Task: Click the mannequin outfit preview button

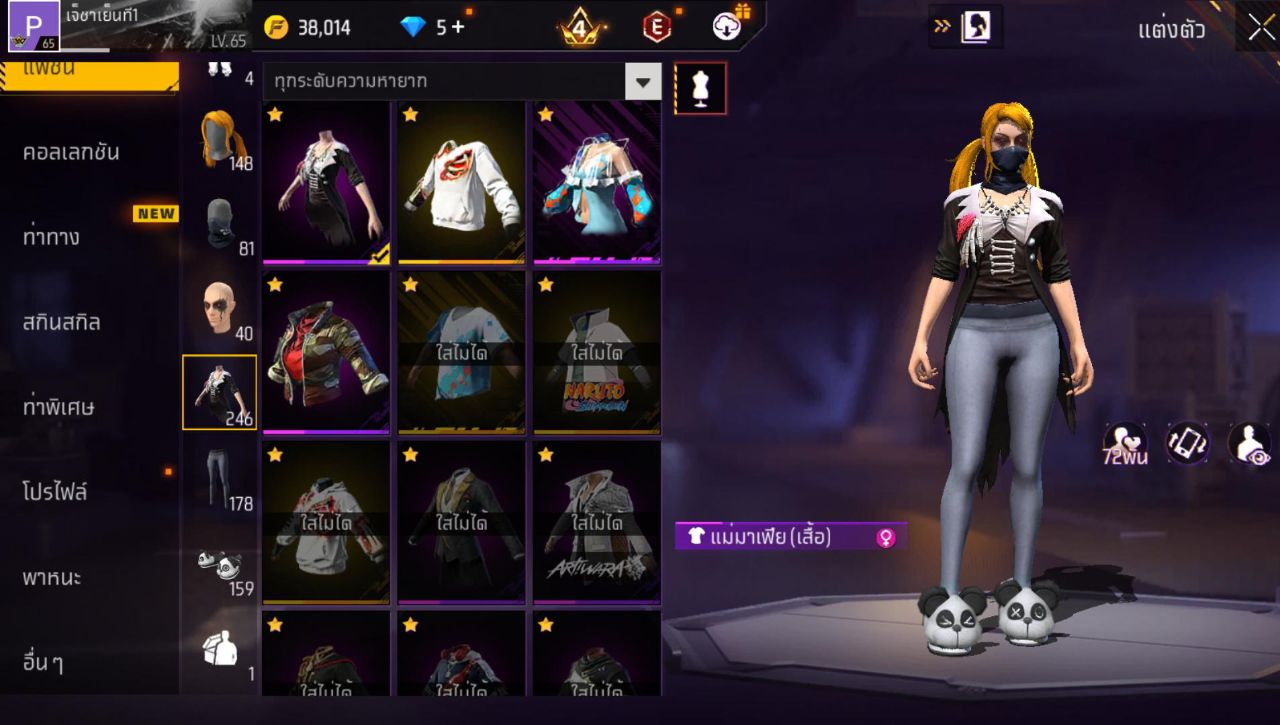Action: [700, 88]
